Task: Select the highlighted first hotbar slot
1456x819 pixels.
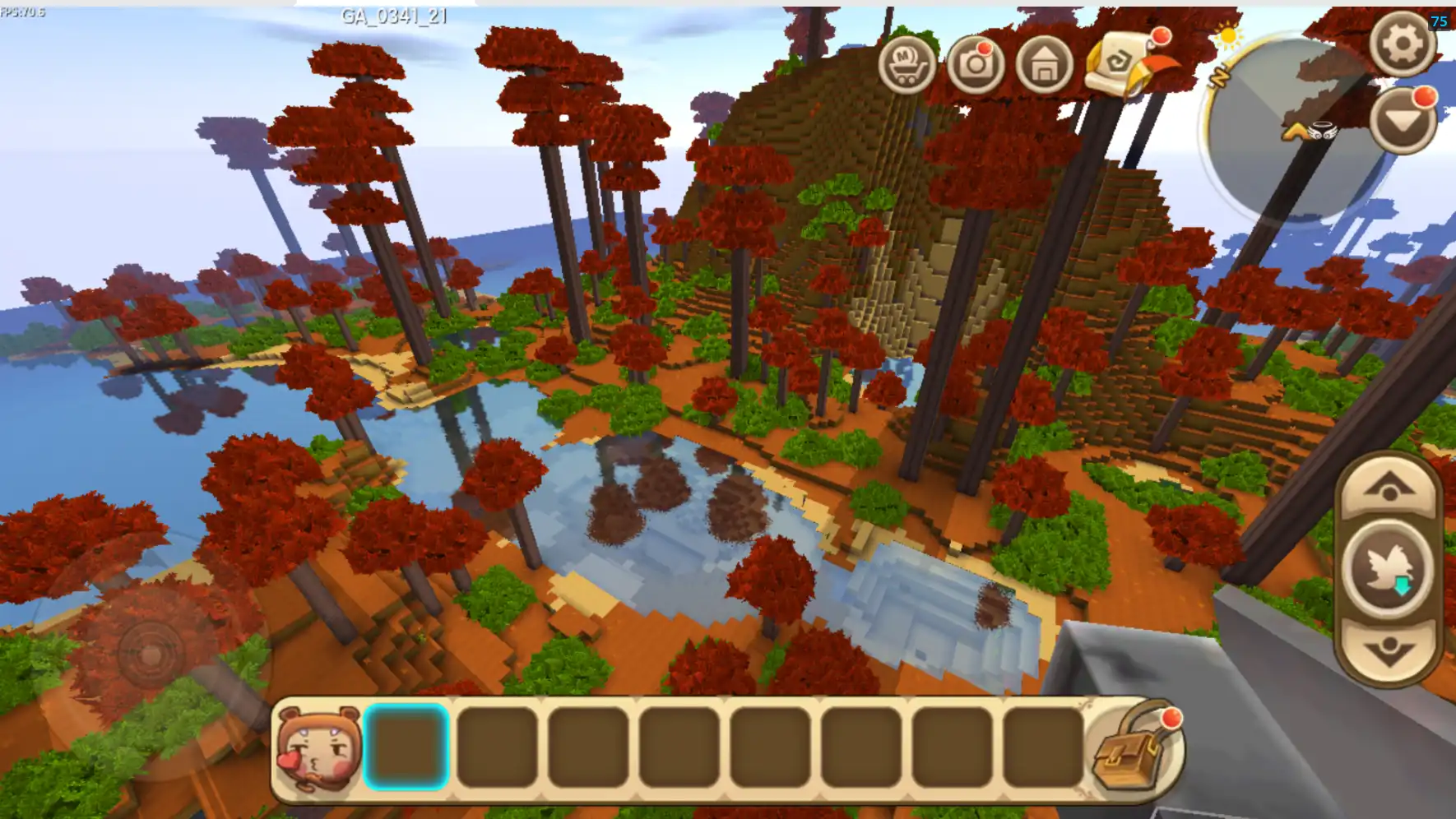Action: (406, 747)
